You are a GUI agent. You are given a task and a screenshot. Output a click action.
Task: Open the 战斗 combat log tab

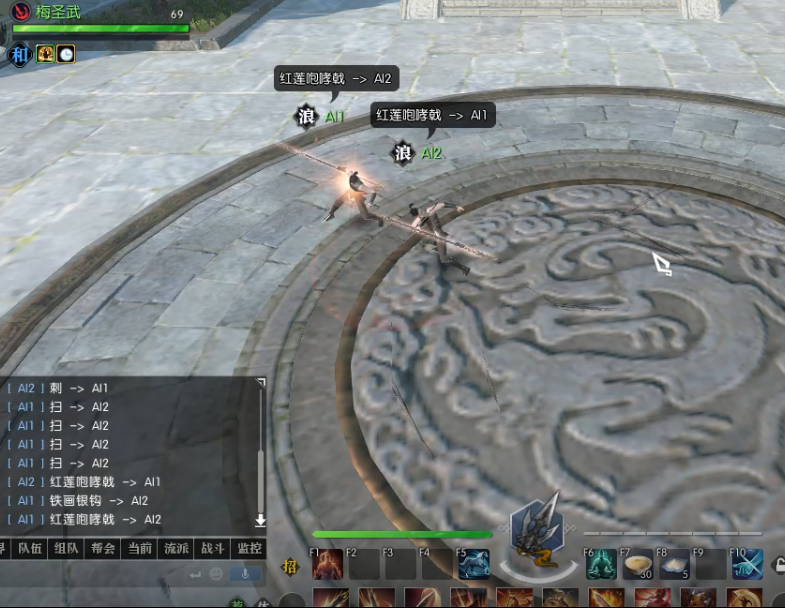click(213, 548)
